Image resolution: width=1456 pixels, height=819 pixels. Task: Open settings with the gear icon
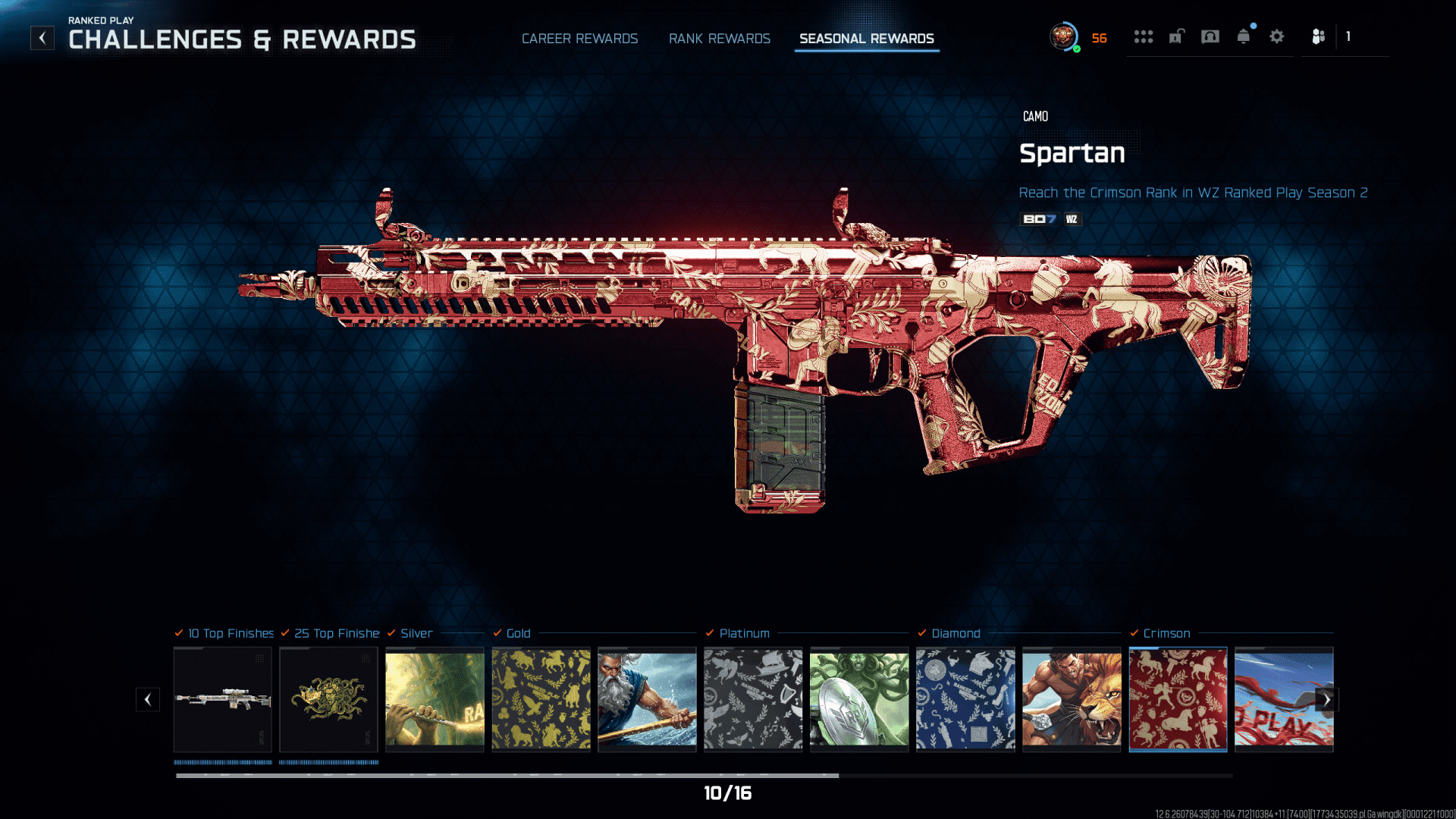coord(1276,36)
